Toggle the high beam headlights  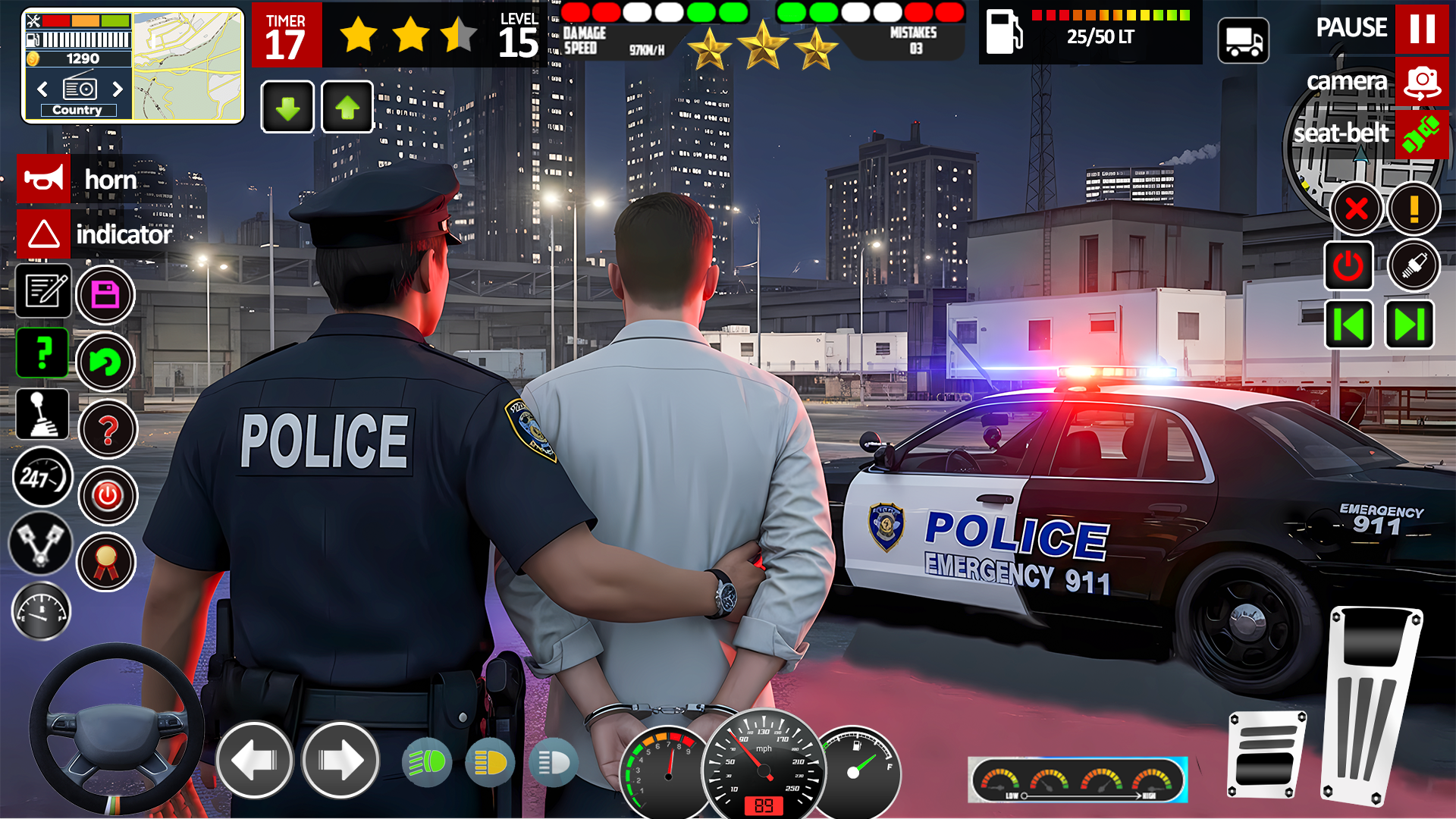point(428,761)
